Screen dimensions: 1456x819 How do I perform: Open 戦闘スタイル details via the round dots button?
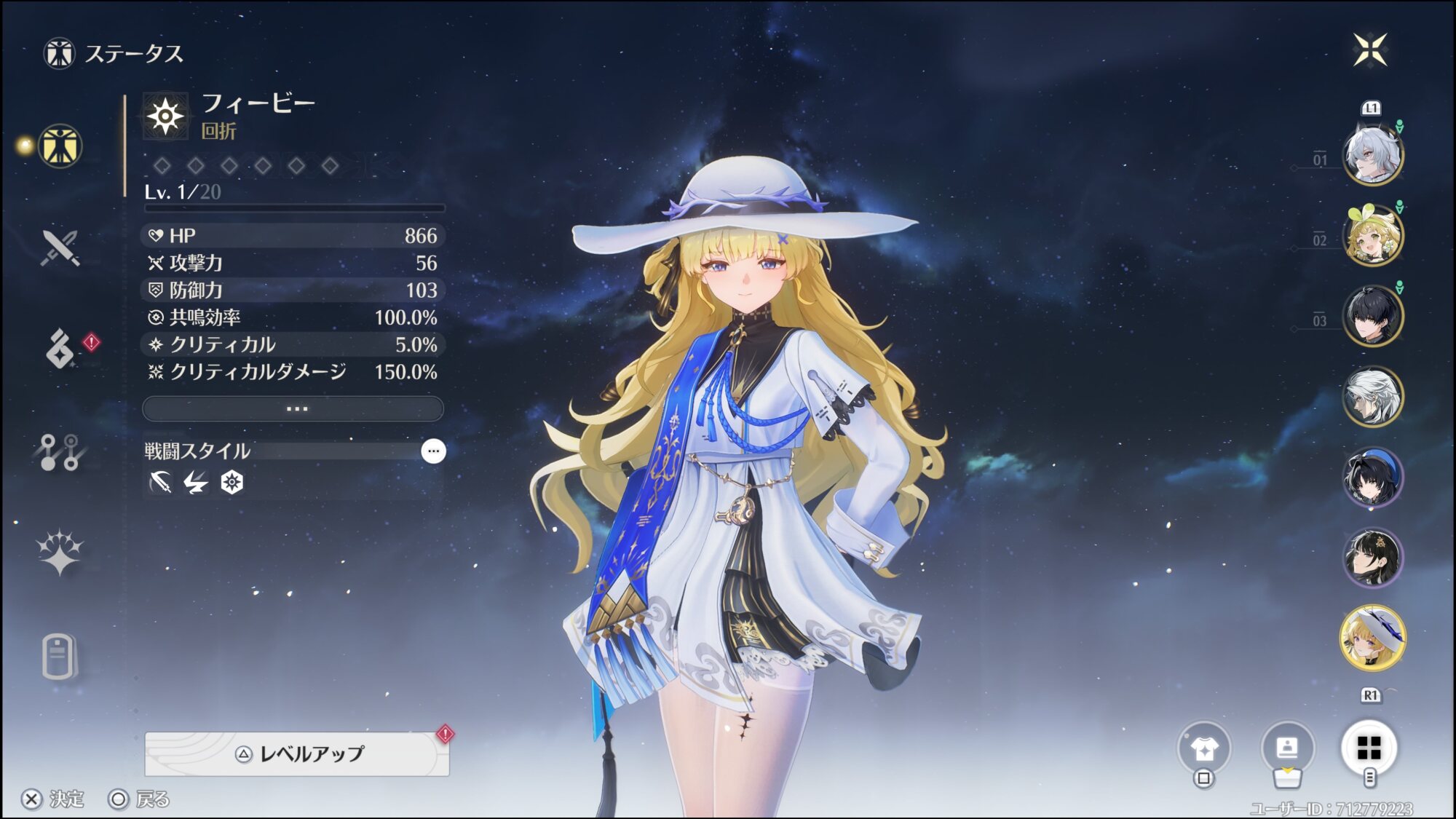tap(433, 451)
